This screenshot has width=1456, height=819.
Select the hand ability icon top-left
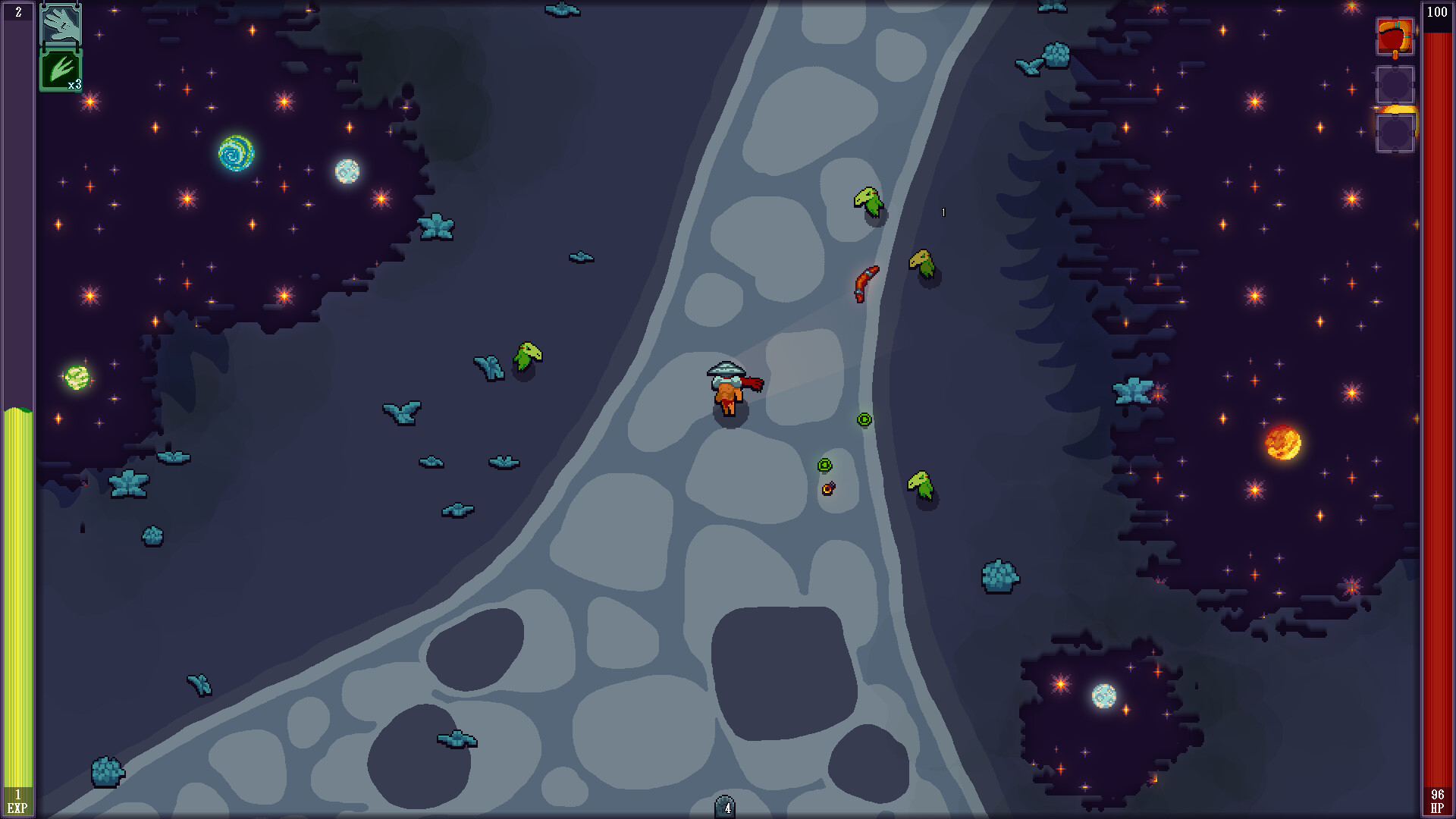61,27
